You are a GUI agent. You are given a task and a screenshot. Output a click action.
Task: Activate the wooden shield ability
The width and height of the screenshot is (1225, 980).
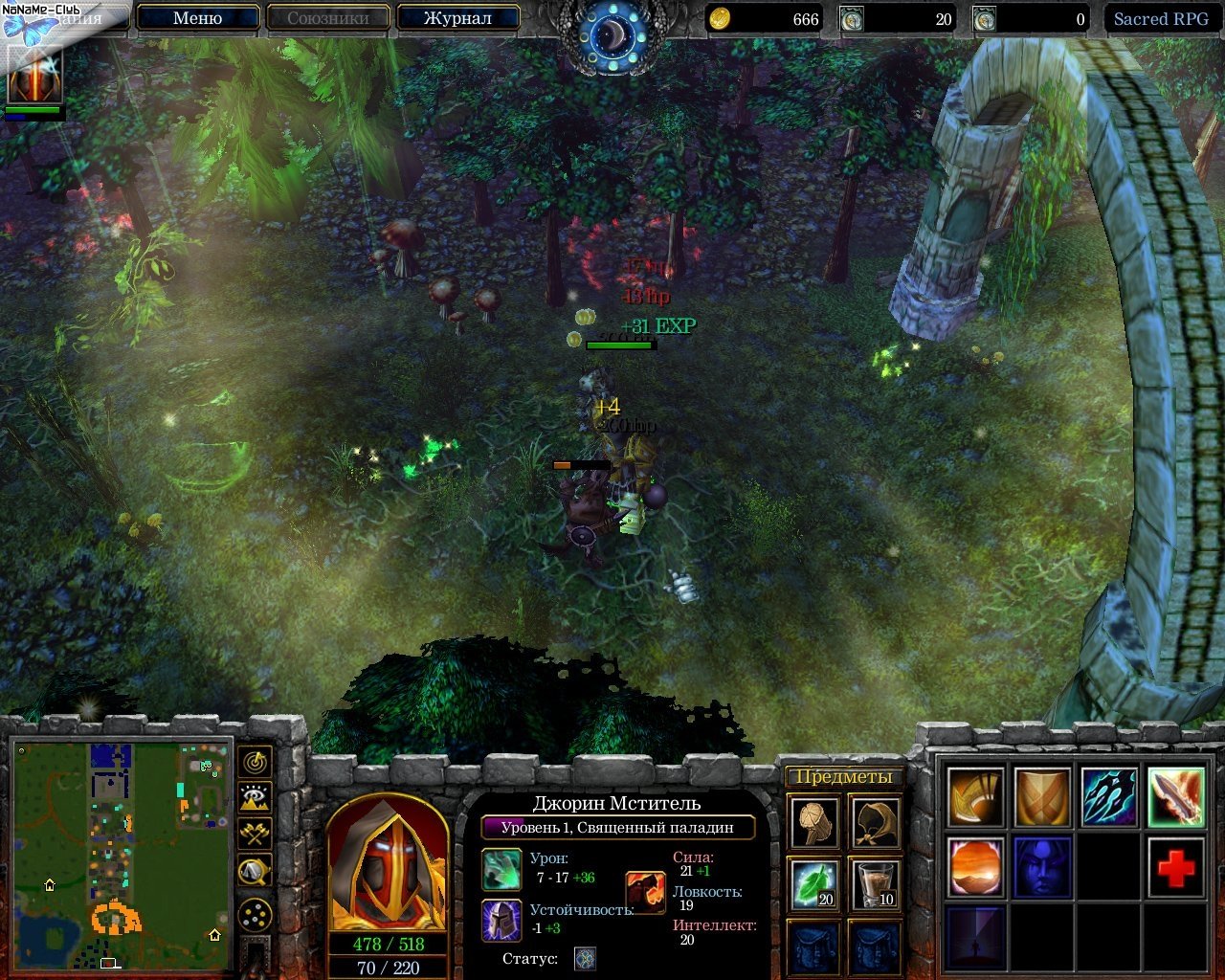[x=1042, y=796]
